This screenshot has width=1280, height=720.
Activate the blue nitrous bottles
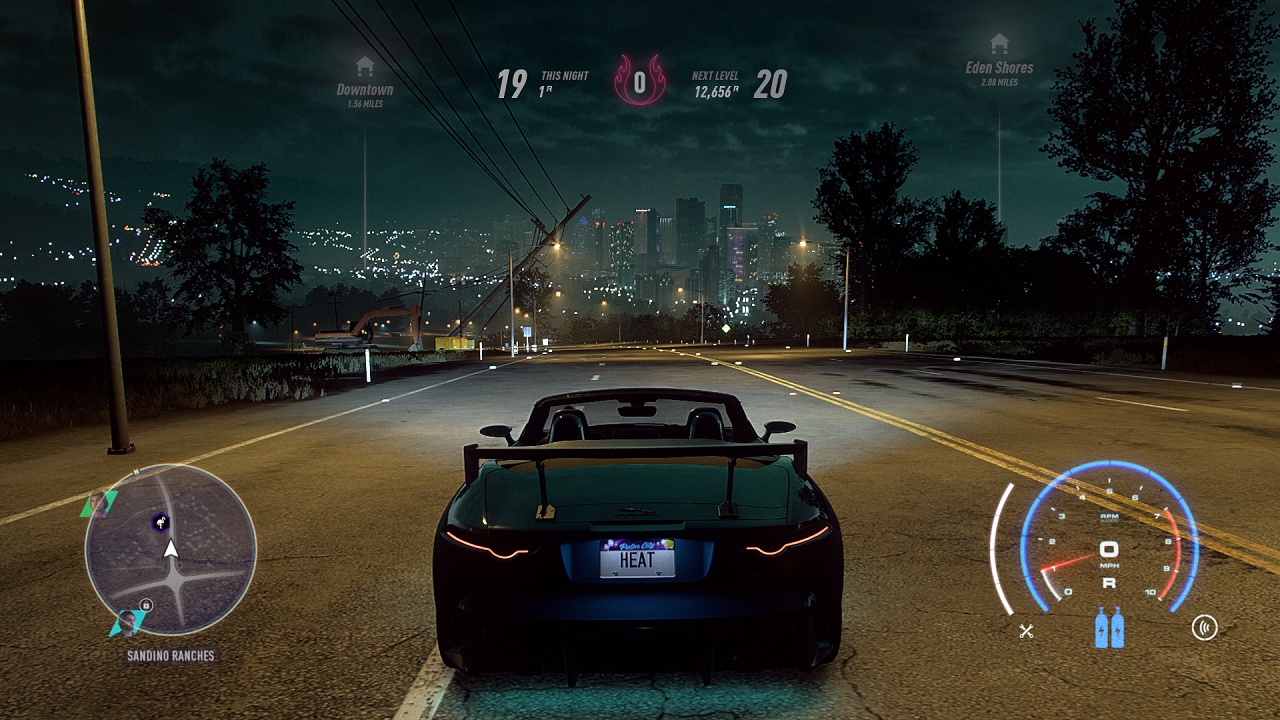1109,628
